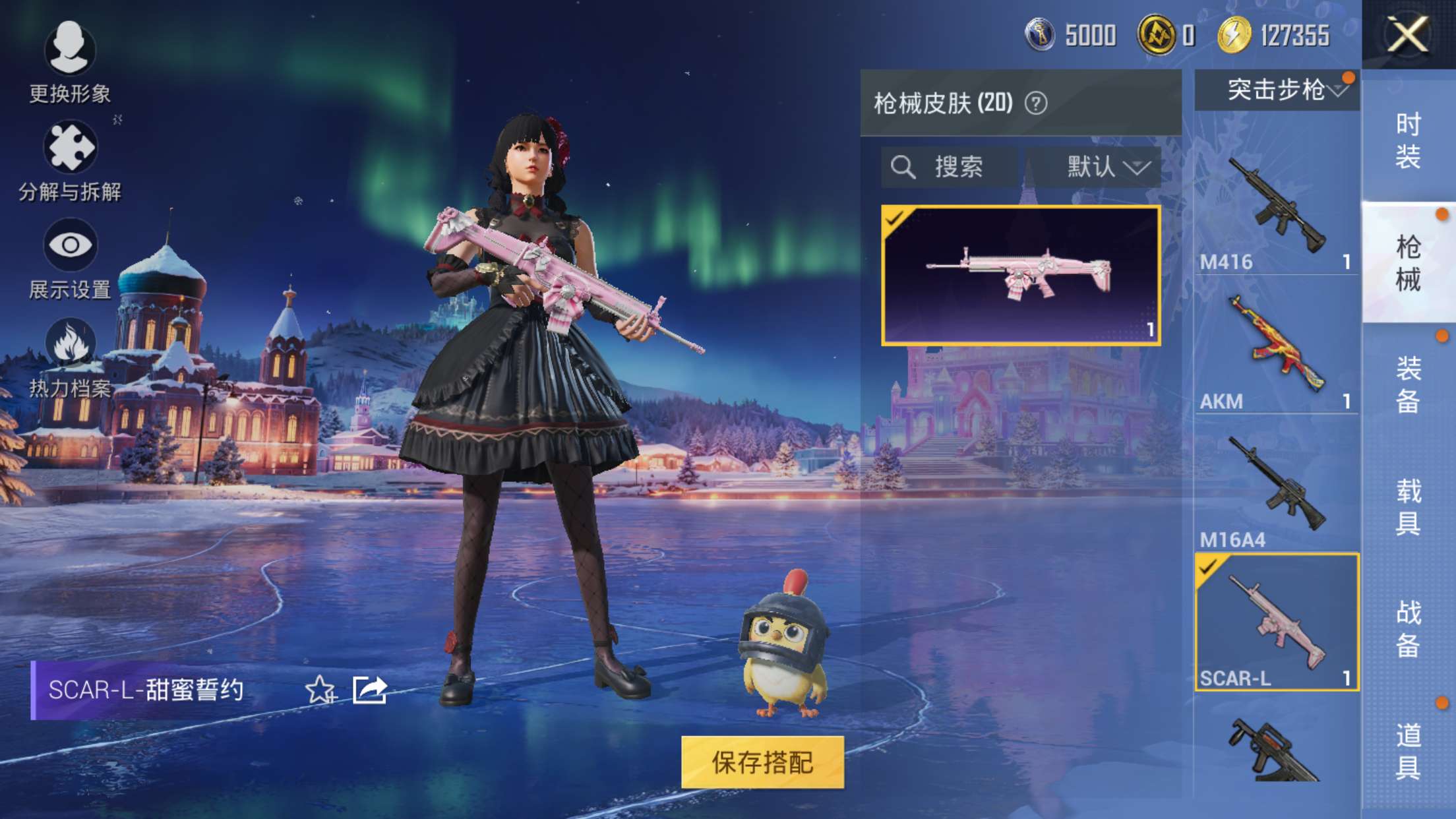Close the wardrobe with the X button

pyautogui.click(x=1407, y=34)
